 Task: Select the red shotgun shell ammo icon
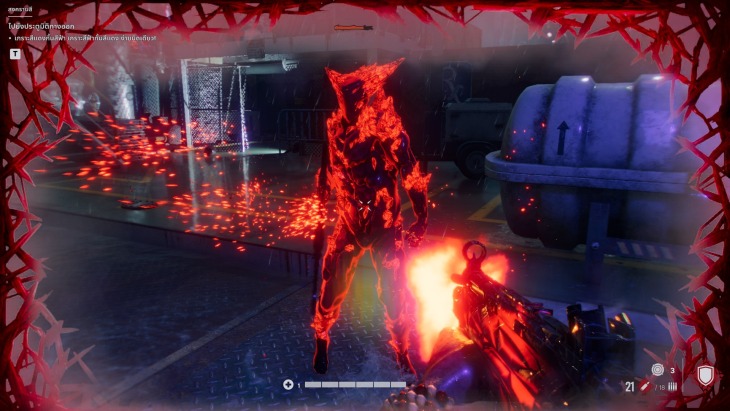click(645, 386)
